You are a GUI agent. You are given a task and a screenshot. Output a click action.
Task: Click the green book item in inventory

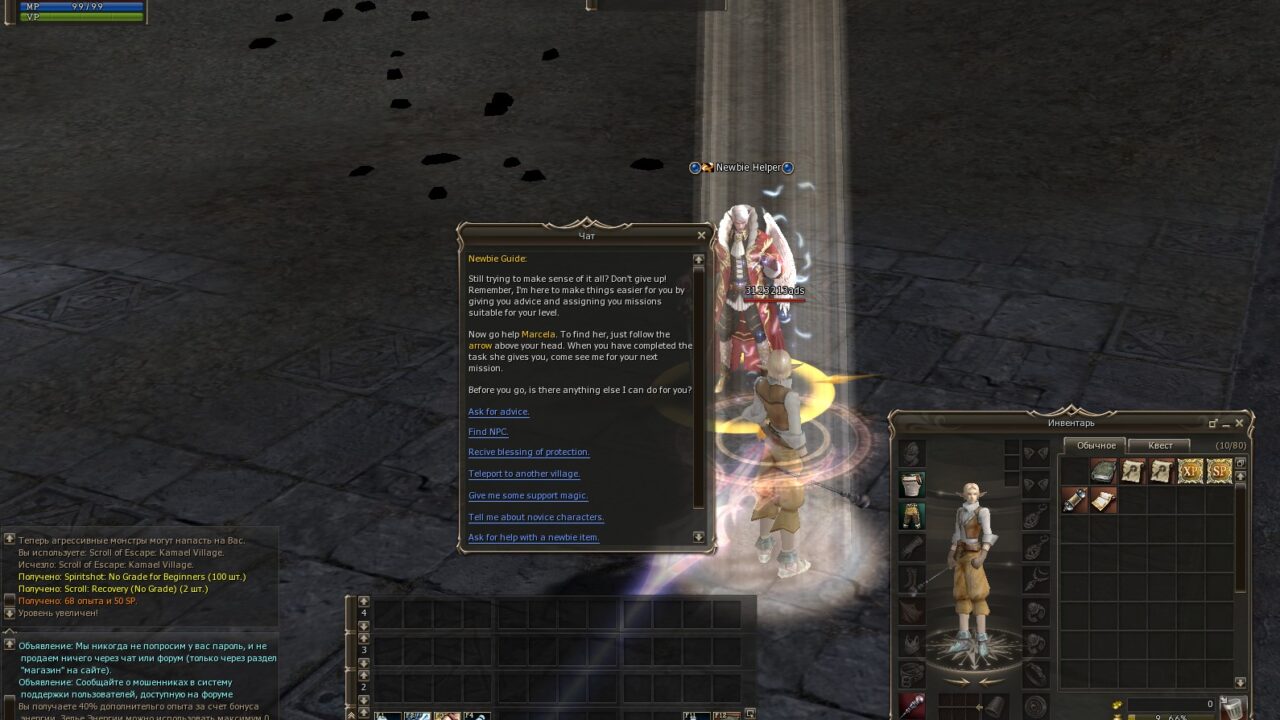tap(1103, 471)
